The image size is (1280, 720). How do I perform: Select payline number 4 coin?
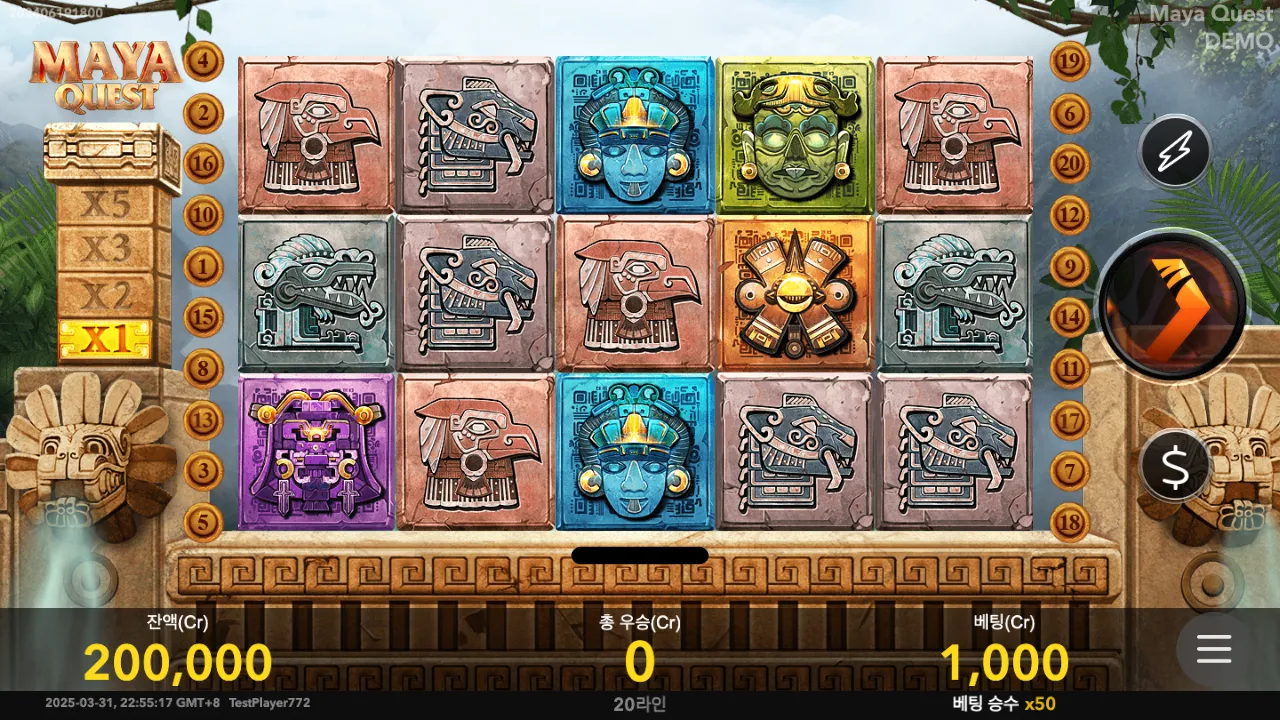(x=204, y=60)
